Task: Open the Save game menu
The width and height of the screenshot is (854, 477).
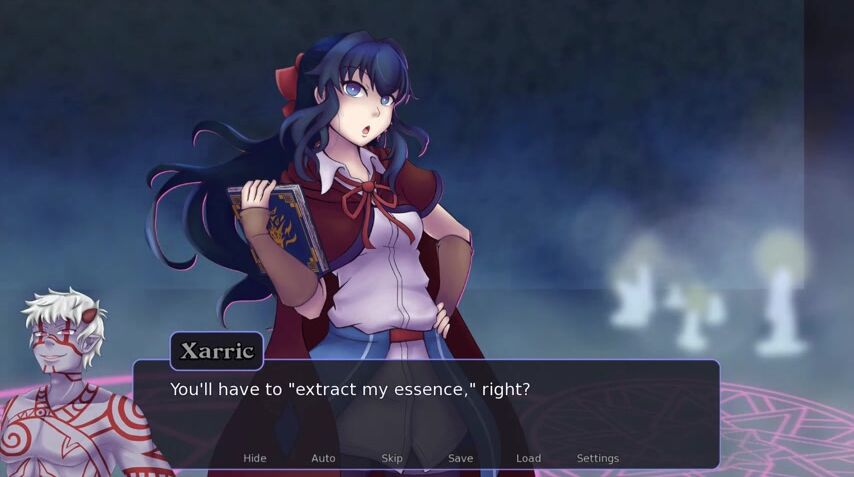Action: pyautogui.click(x=460, y=458)
